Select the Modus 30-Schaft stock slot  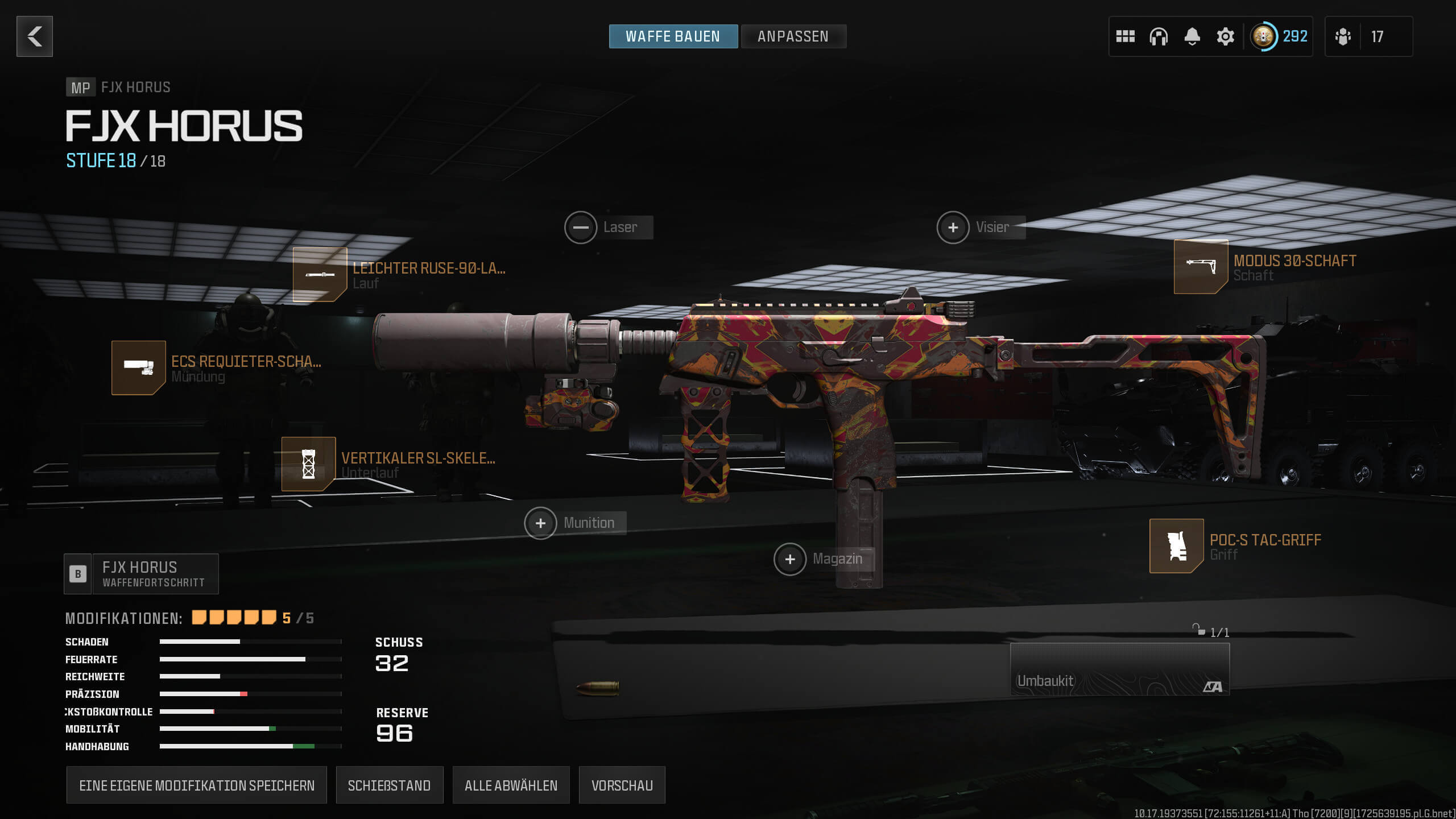point(1201,267)
